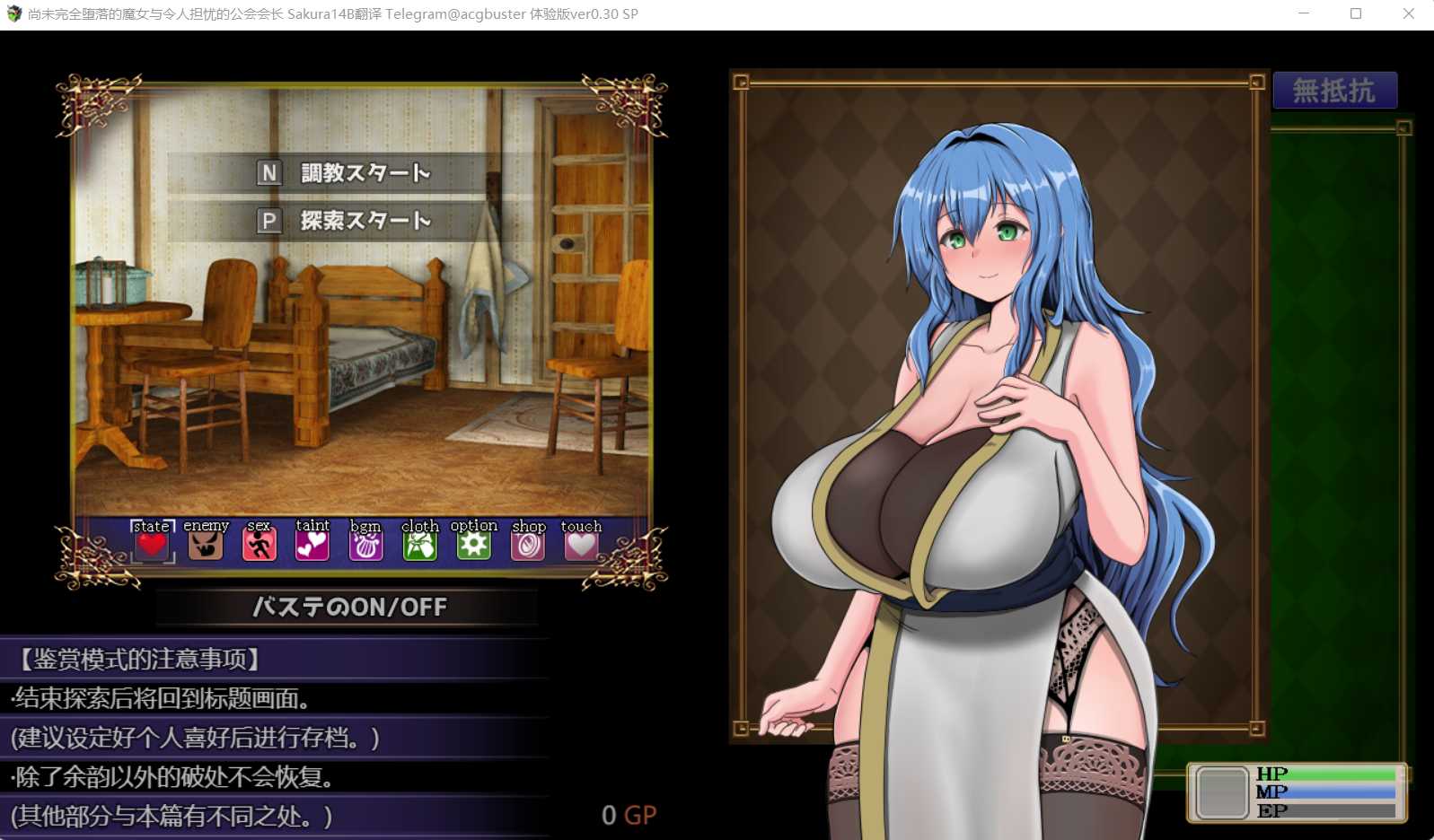Toggle the 無抵抗 button
Image resolution: width=1434 pixels, height=840 pixels.
coord(1334,91)
